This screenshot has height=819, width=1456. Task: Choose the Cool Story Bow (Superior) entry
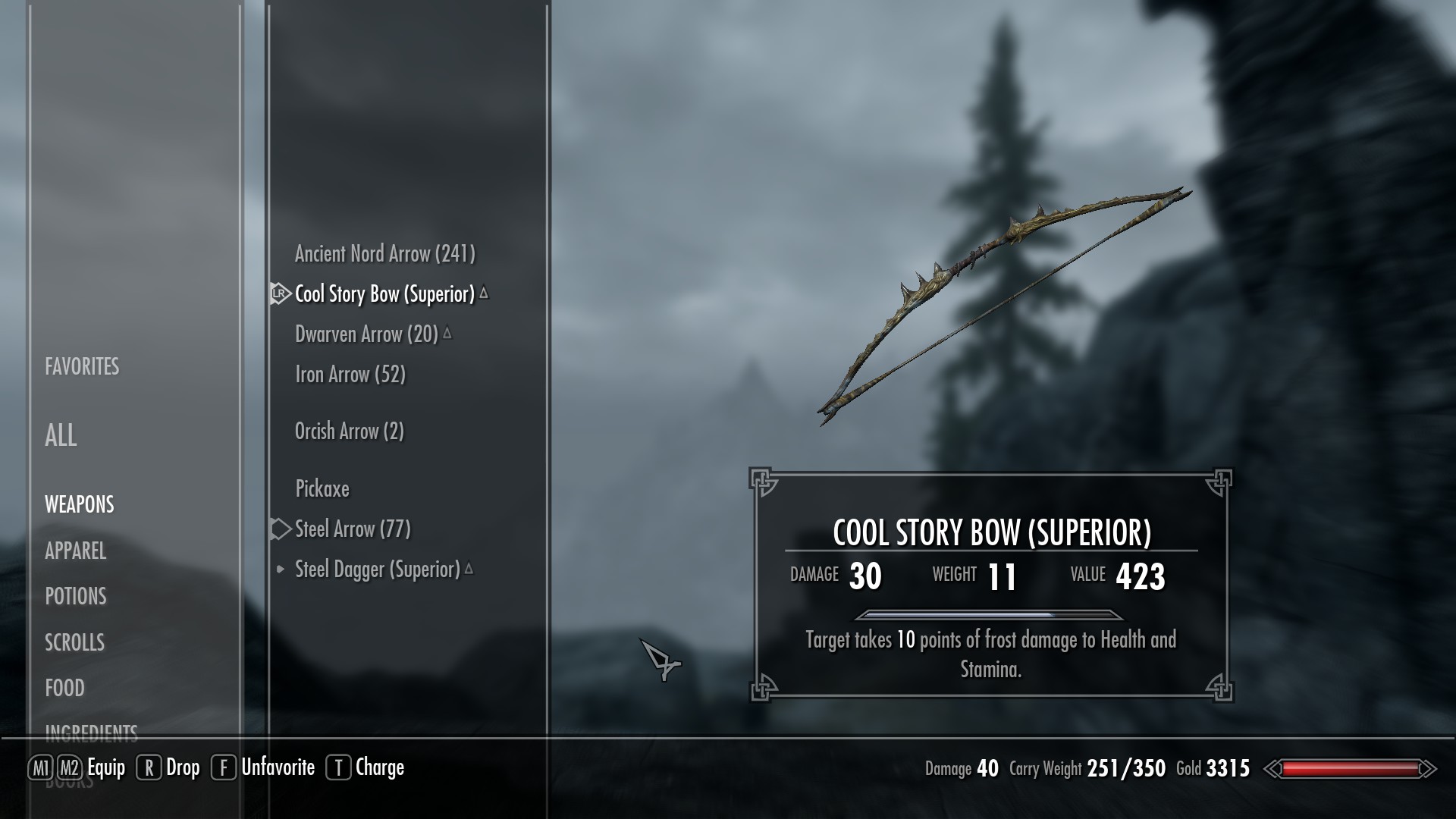point(384,294)
